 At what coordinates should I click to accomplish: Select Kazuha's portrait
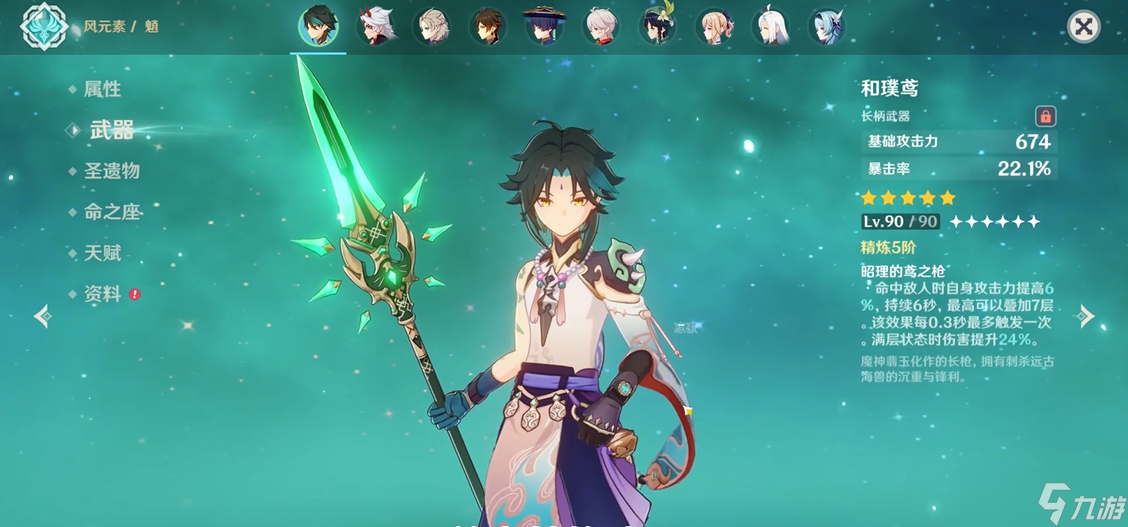click(x=602, y=26)
